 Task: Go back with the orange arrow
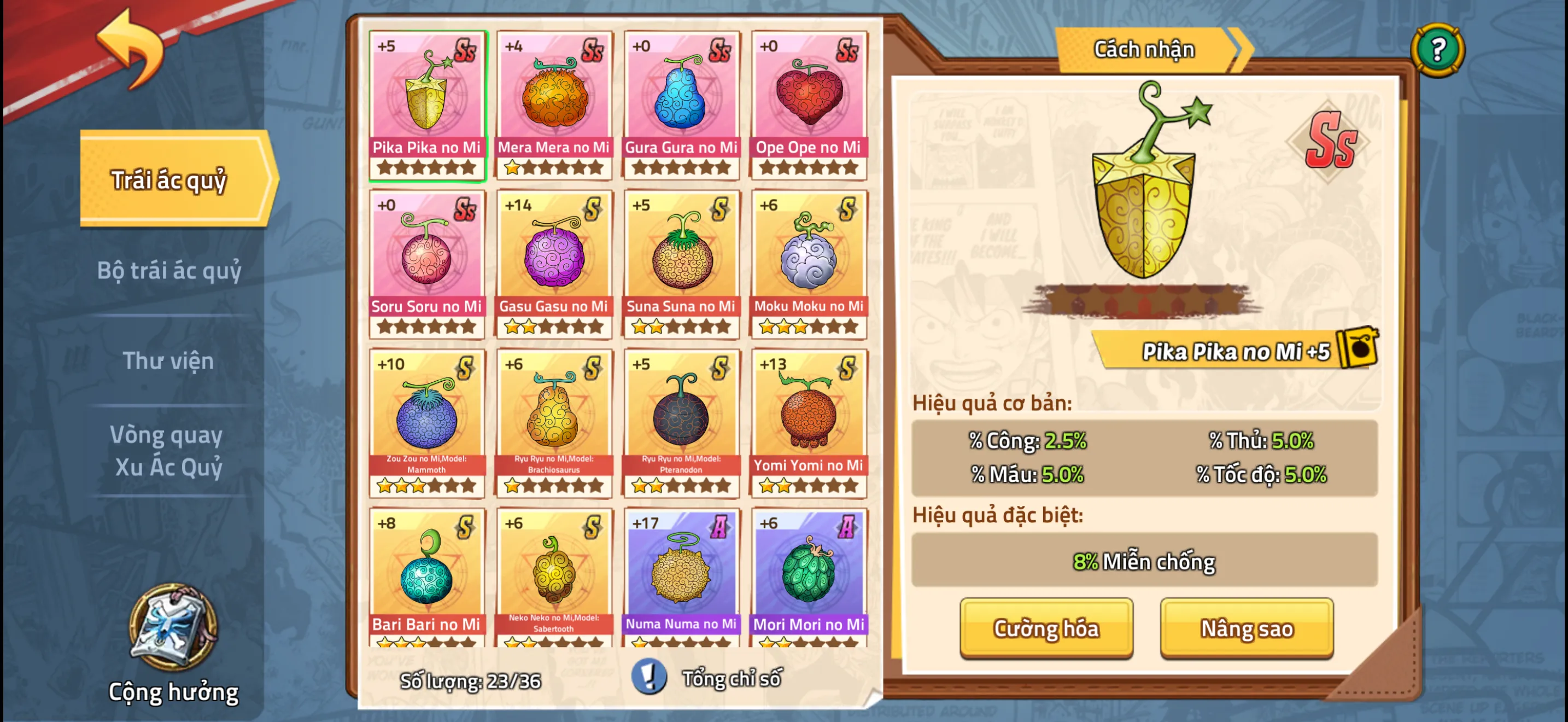[131, 49]
